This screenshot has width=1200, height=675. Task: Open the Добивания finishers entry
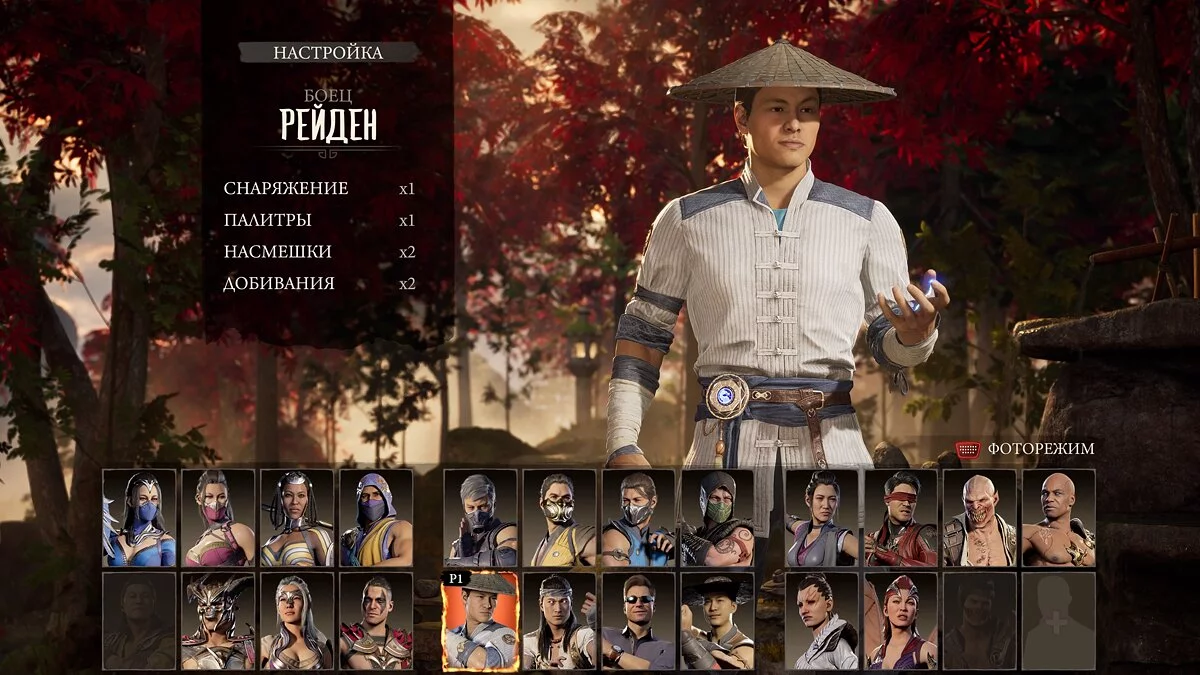pyautogui.click(x=279, y=283)
